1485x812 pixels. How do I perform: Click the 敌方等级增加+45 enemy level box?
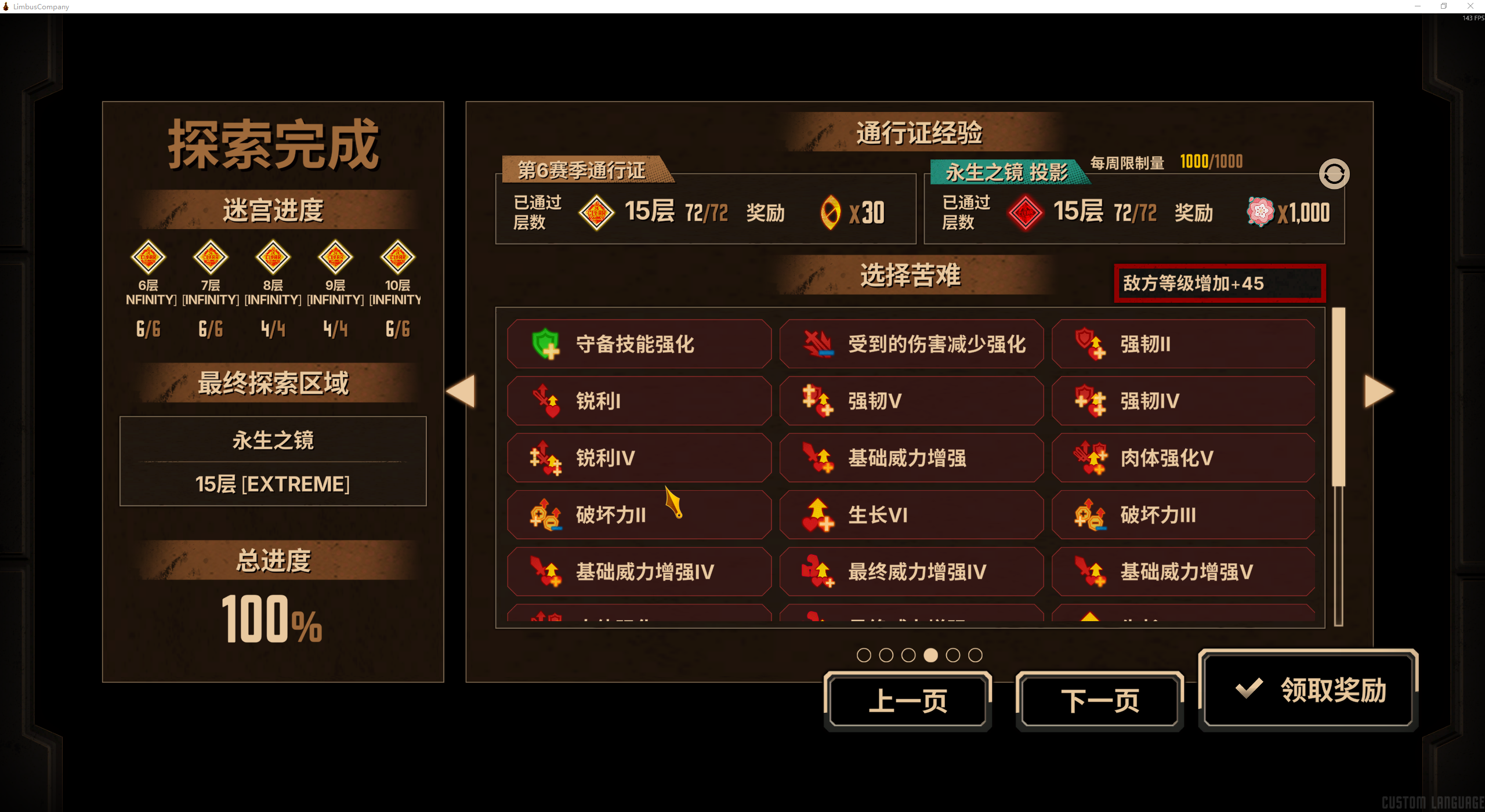[x=1219, y=283]
